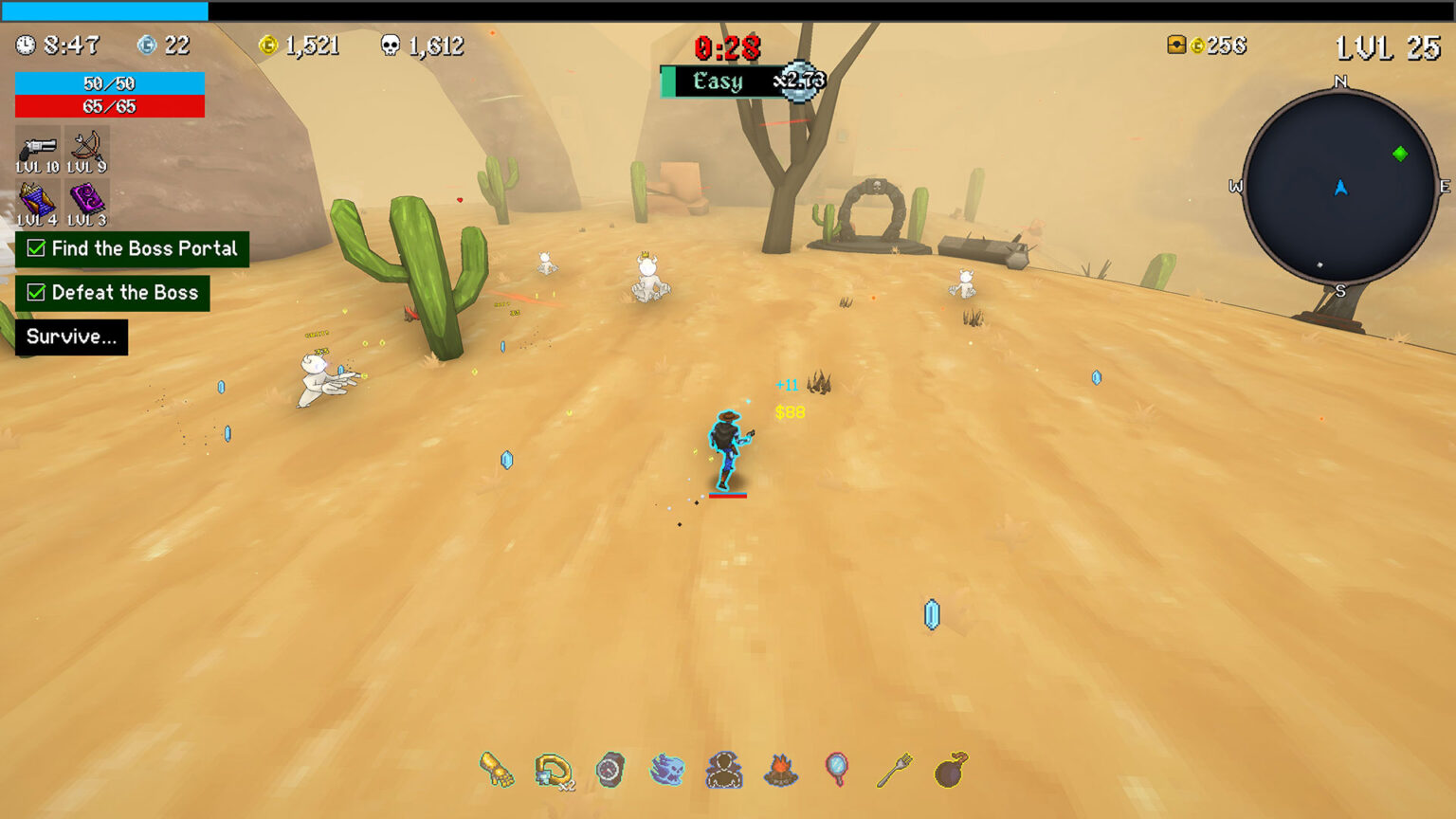This screenshot has height=819, width=1456.
Task: Select the golden gauntlet item
Action: 497,770
